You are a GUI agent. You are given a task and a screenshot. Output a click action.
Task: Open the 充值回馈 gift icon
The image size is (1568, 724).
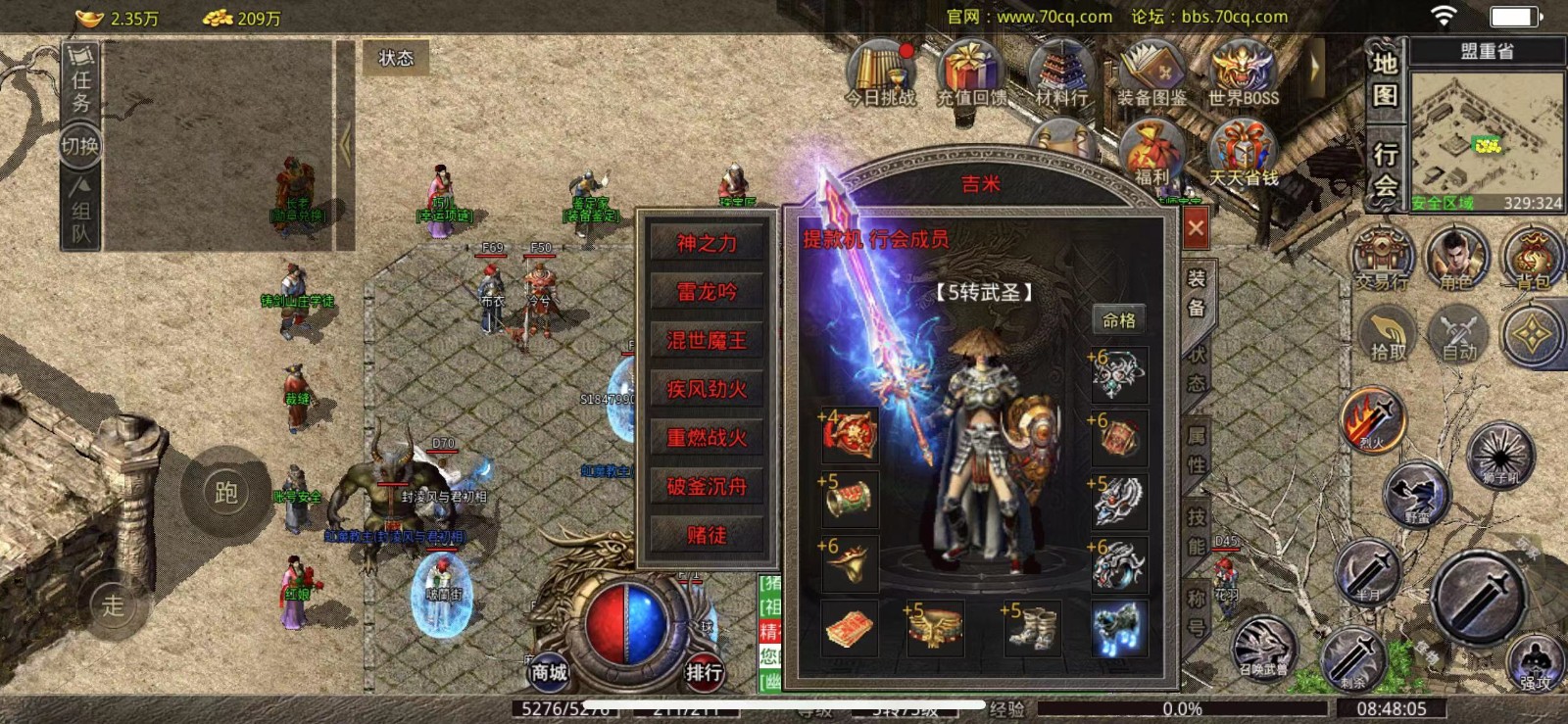click(970, 74)
